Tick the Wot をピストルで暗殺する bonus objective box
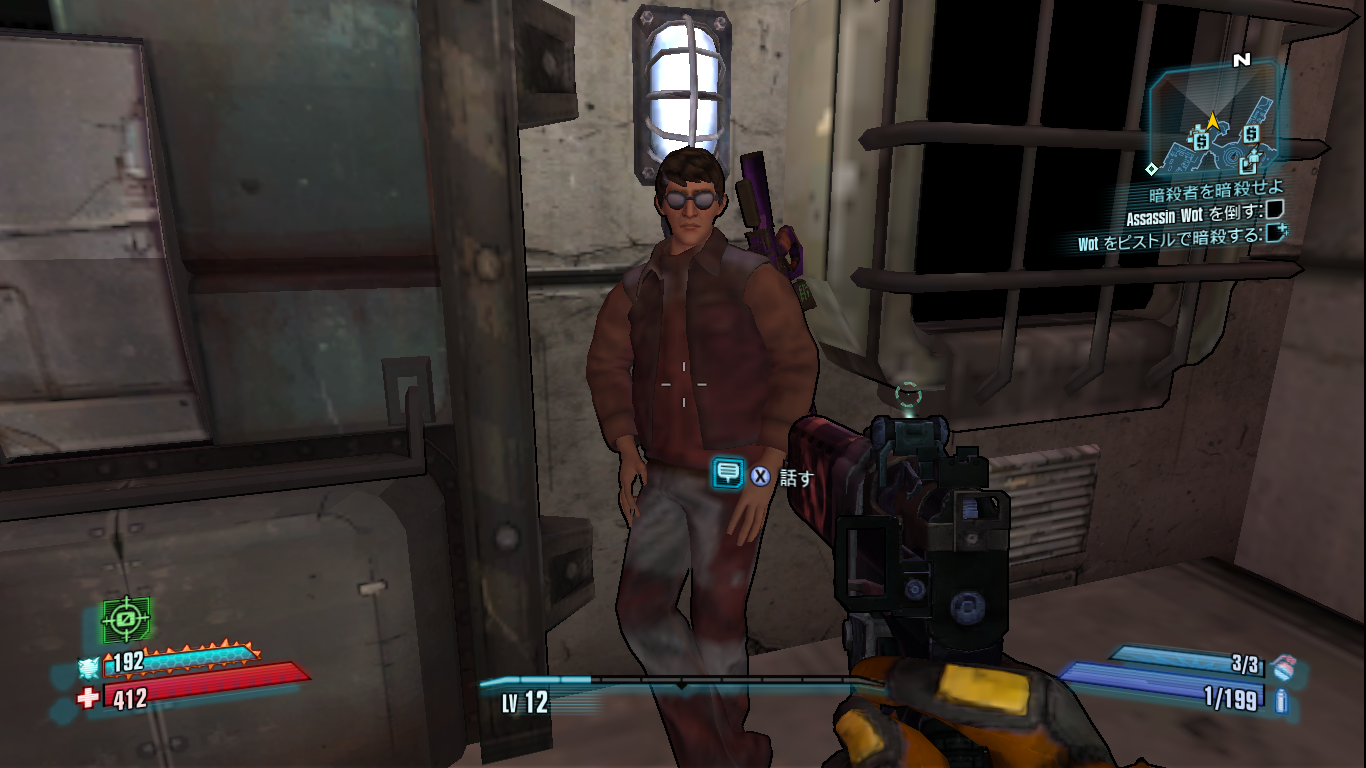Screen dimensions: 1366x768 [1275, 234]
